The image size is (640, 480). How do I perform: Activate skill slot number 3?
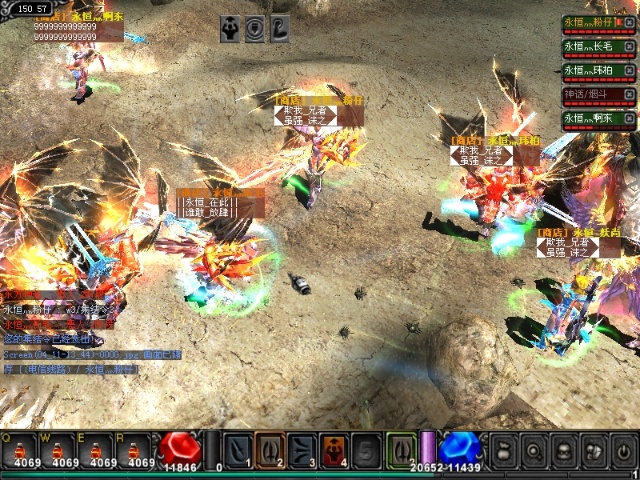302,450
